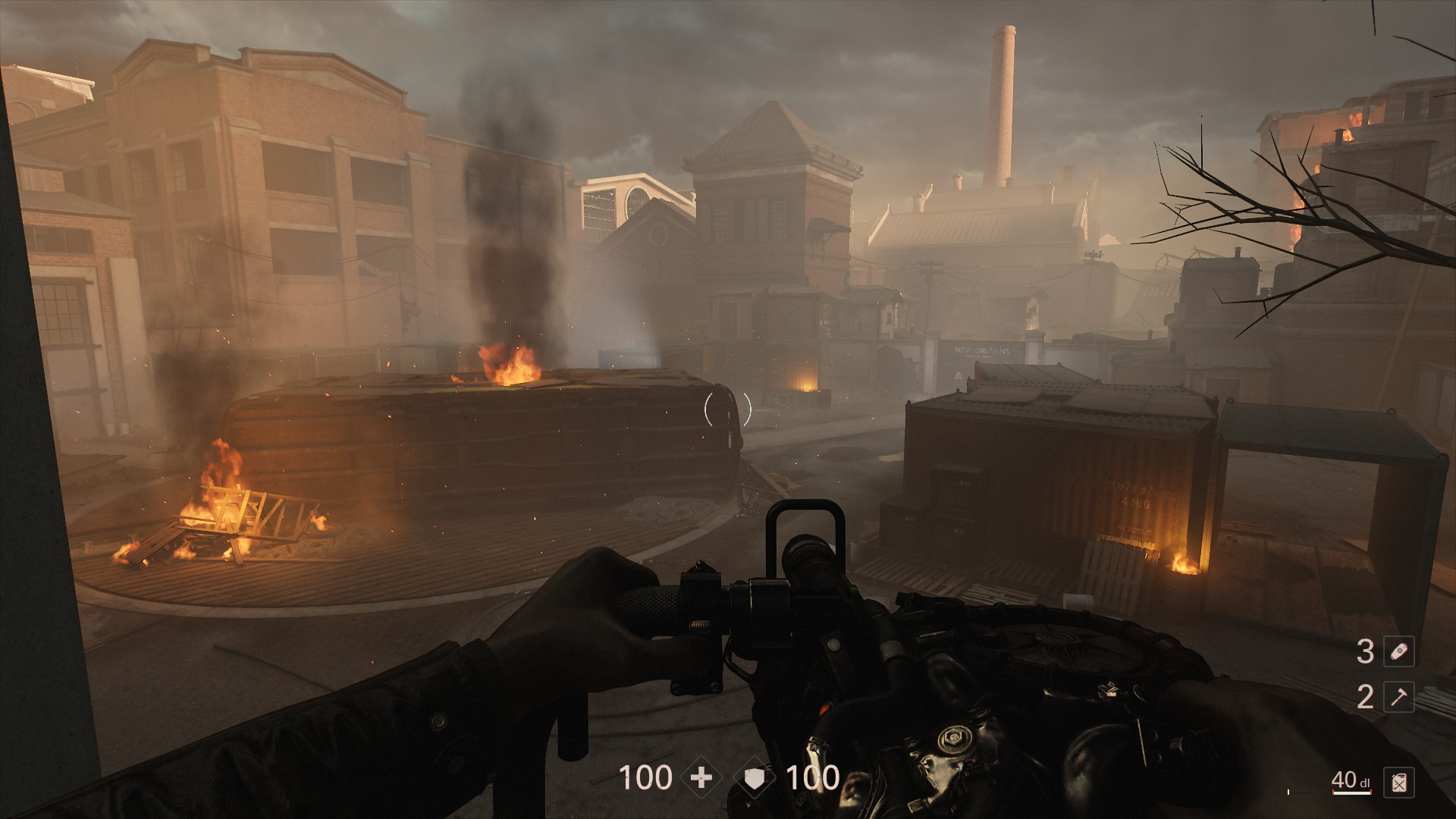This screenshot has width=1456, height=819.
Task: Click the health cross icon
Action: 701,778
